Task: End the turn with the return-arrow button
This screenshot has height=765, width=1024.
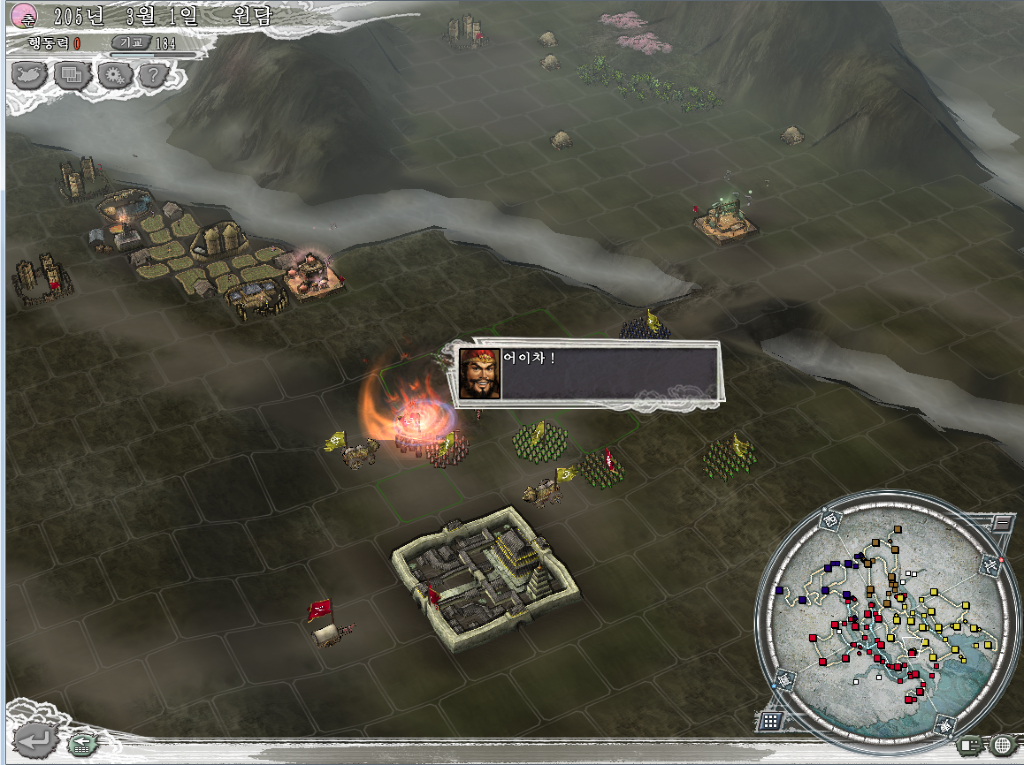Action: coord(34,741)
